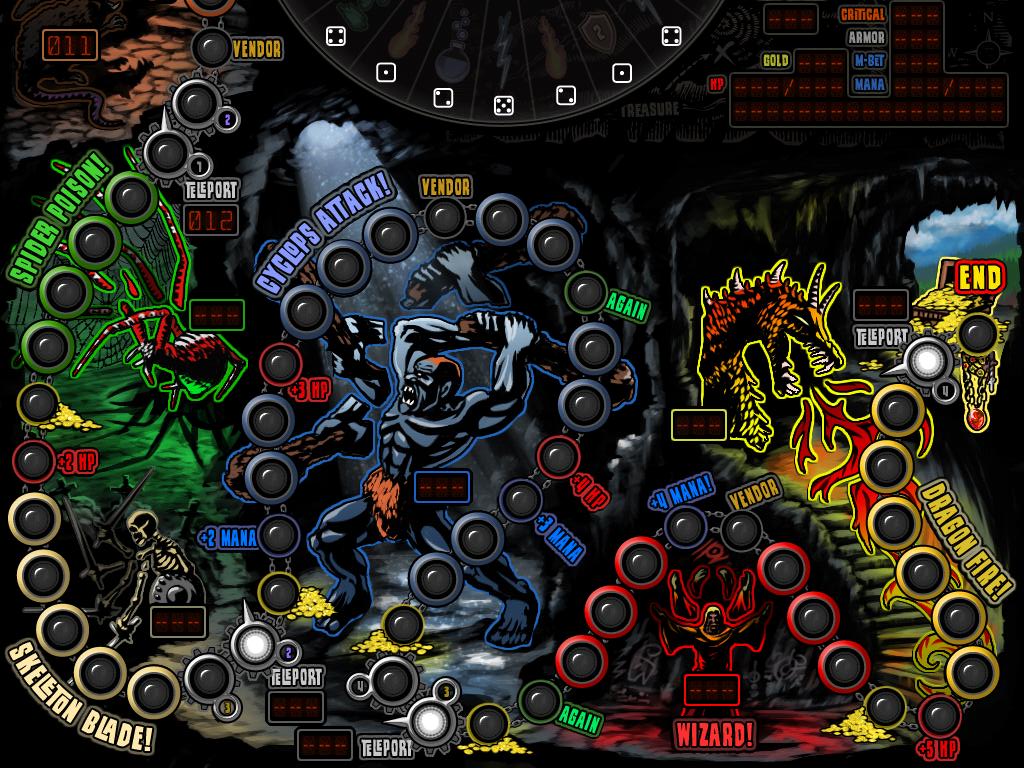The height and width of the screenshot is (768, 1024).
Task: Activate the glowing Teleport gear beside END
Action: [929, 359]
